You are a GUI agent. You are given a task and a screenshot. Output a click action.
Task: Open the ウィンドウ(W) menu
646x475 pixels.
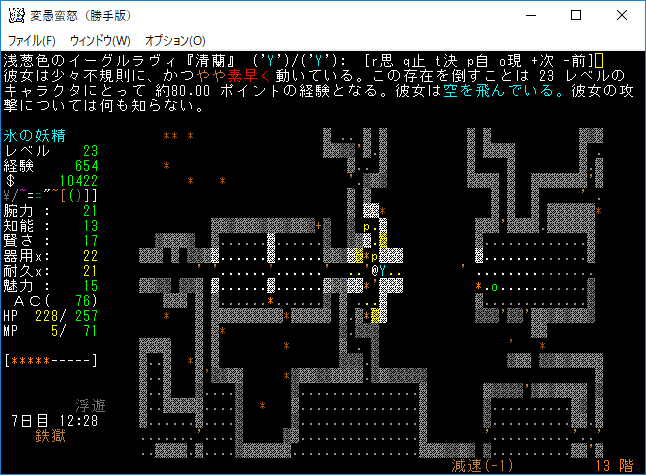[x=100, y=40]
